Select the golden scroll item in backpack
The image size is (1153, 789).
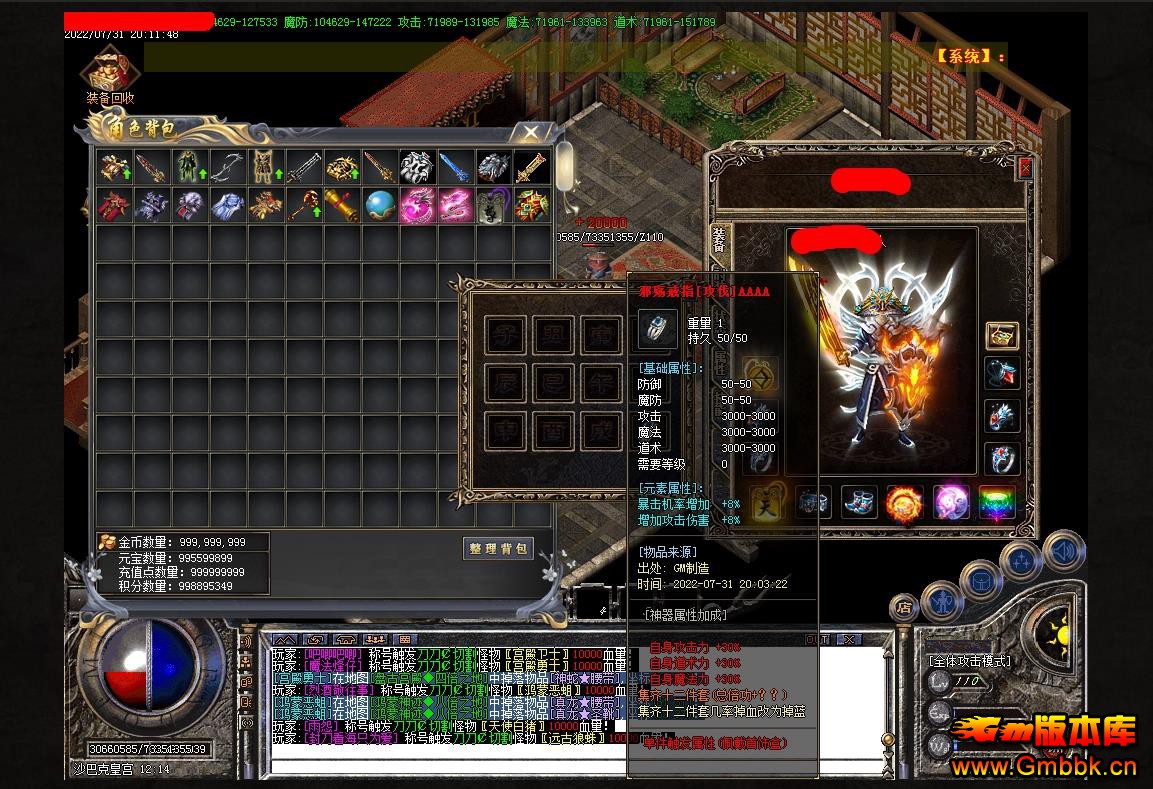tap(341, 205)
